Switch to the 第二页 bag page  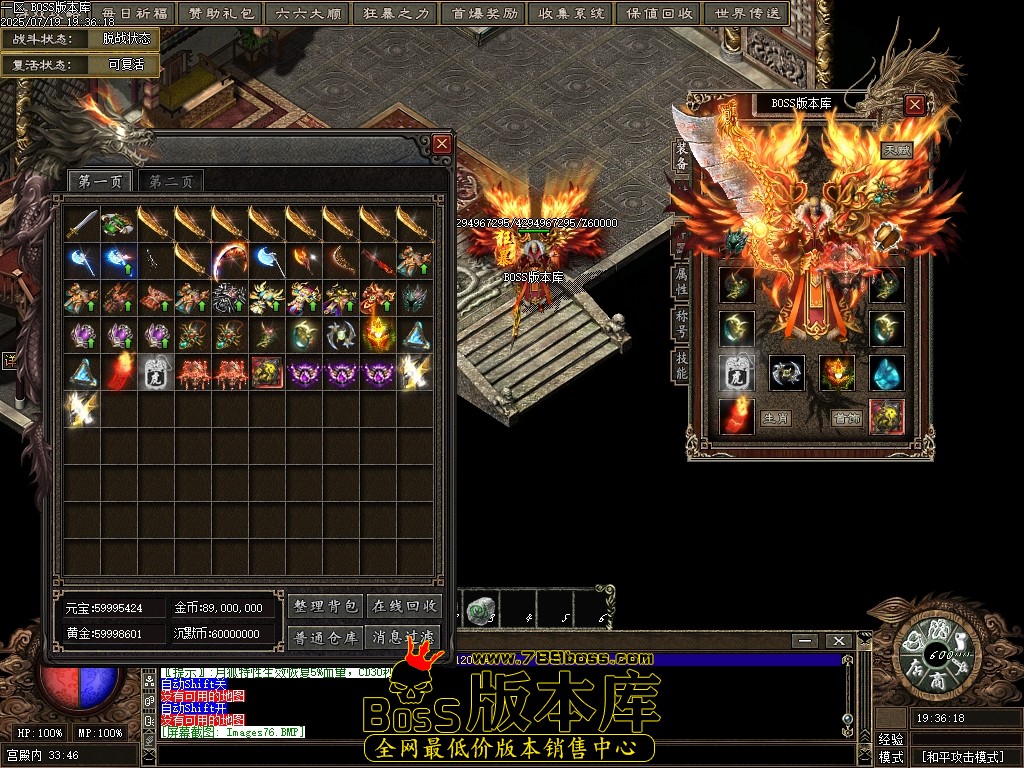point(171,181)
